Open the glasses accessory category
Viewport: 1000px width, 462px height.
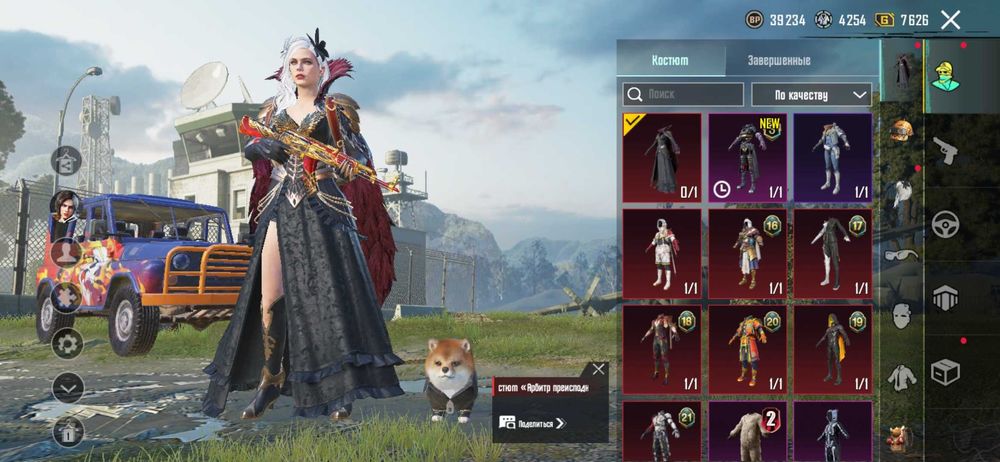point(902,254)
